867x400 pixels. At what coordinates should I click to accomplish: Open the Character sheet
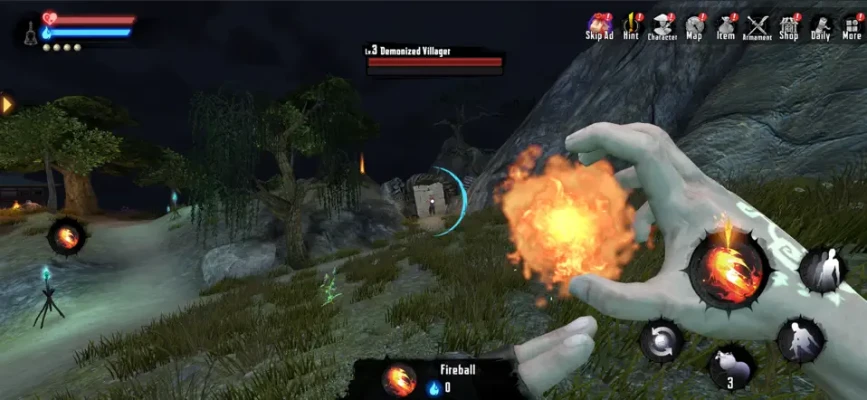coord(662,26)
